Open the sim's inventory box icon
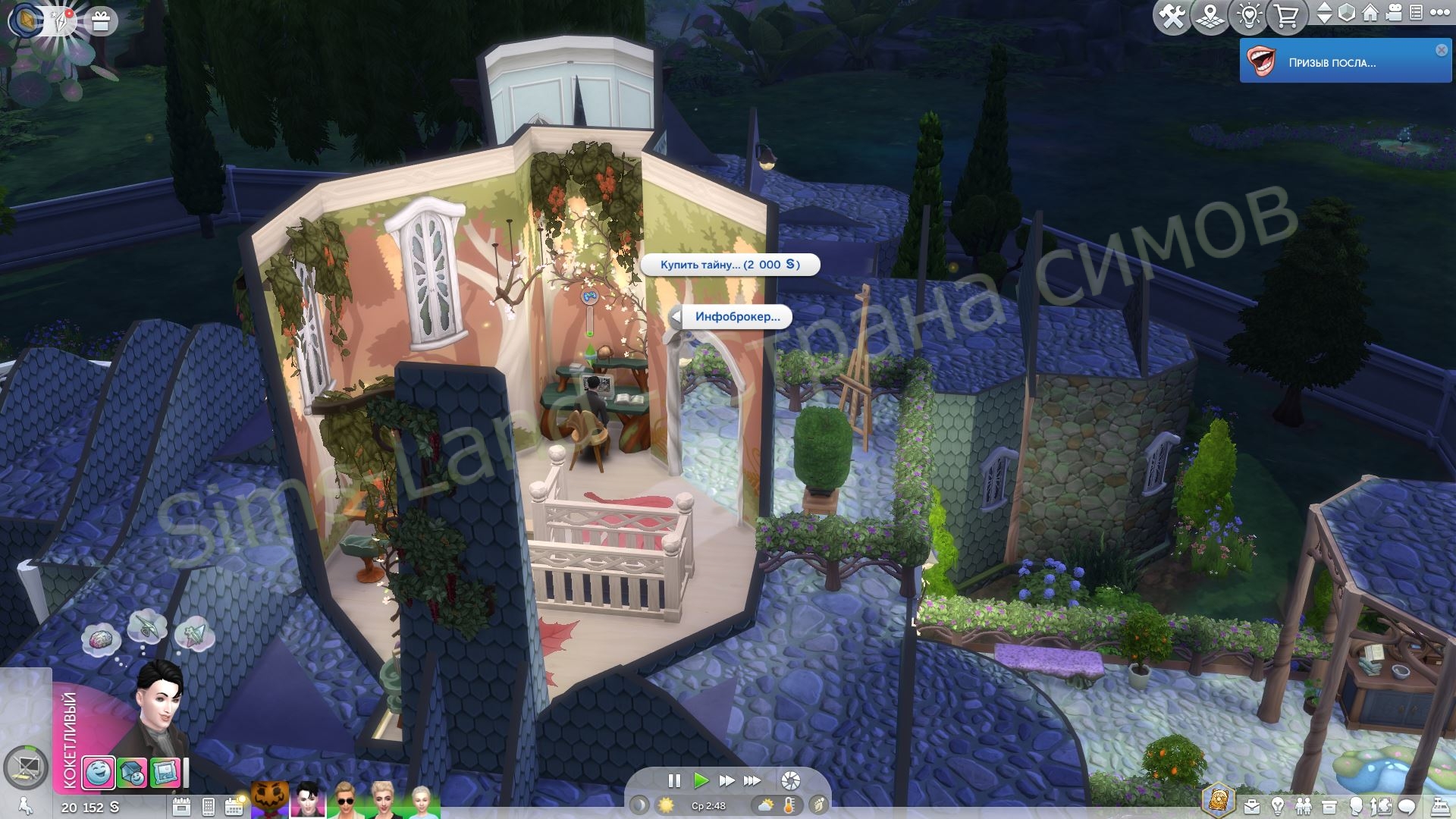Viewport: 1456px width, 819px height. tap(1329, 806)
